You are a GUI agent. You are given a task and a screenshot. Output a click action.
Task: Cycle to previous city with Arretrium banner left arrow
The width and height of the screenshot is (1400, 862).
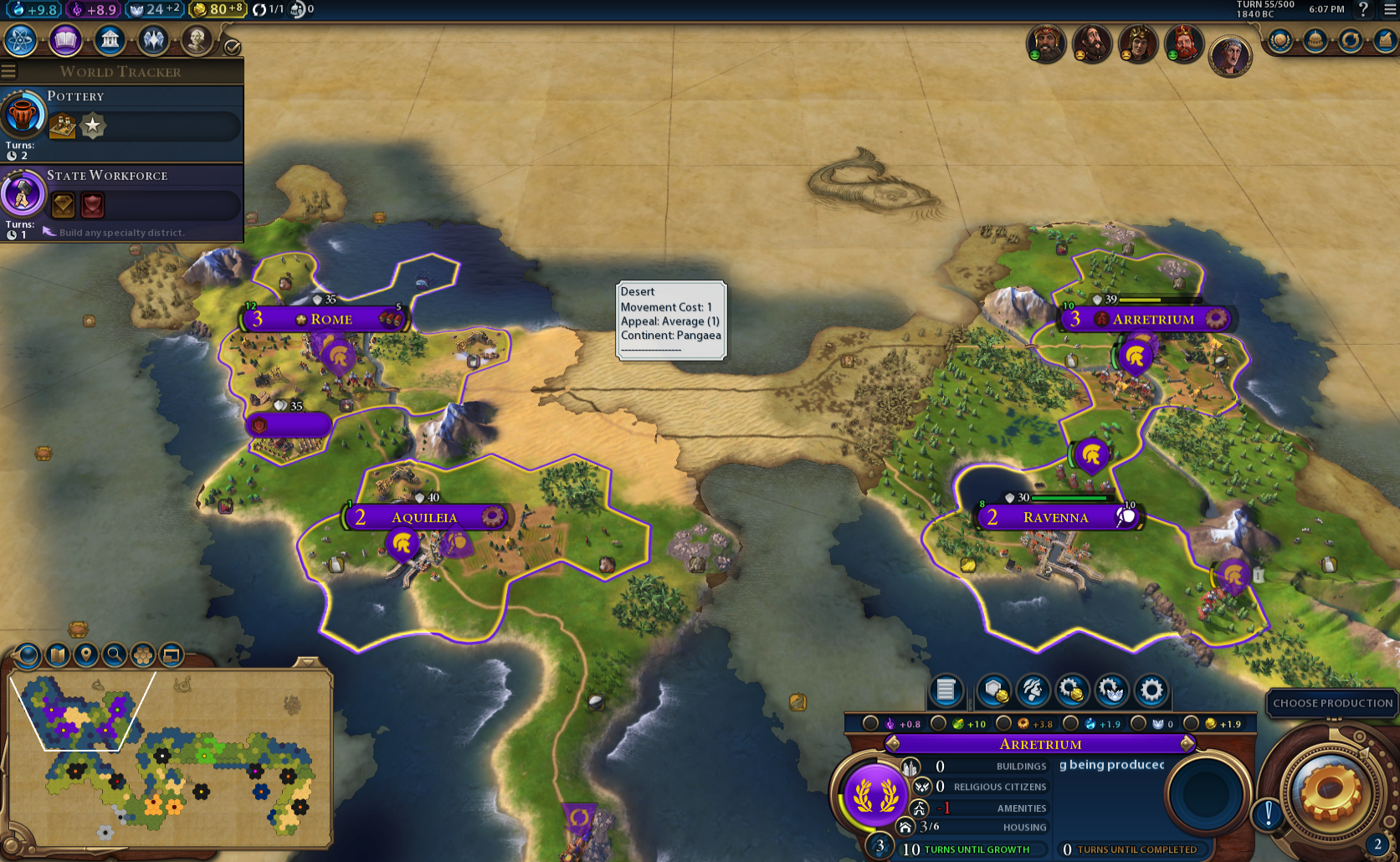pos(895,743)
